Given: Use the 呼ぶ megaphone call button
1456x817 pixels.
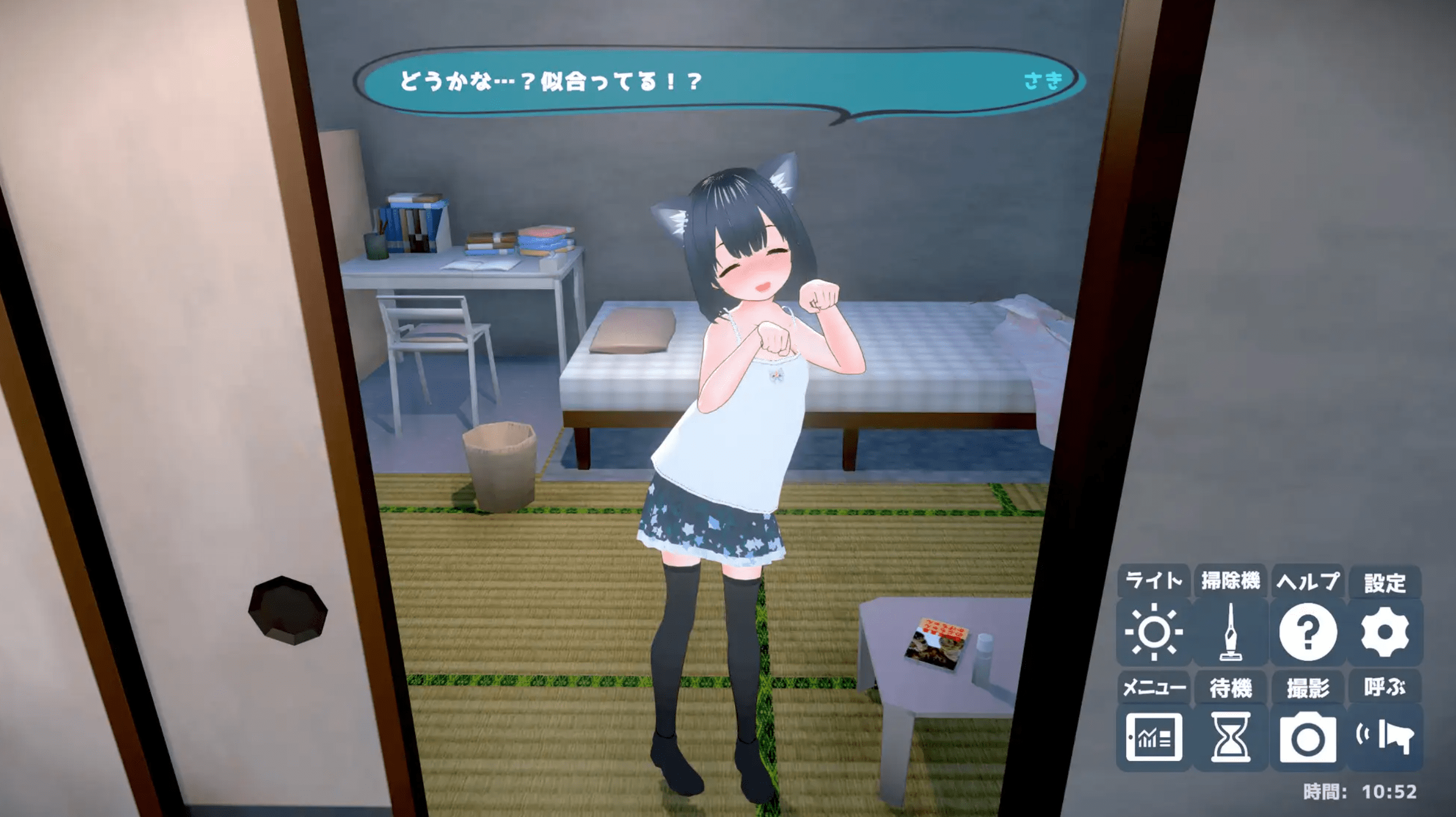Looking at the screenshot, I should point(1385,737).
